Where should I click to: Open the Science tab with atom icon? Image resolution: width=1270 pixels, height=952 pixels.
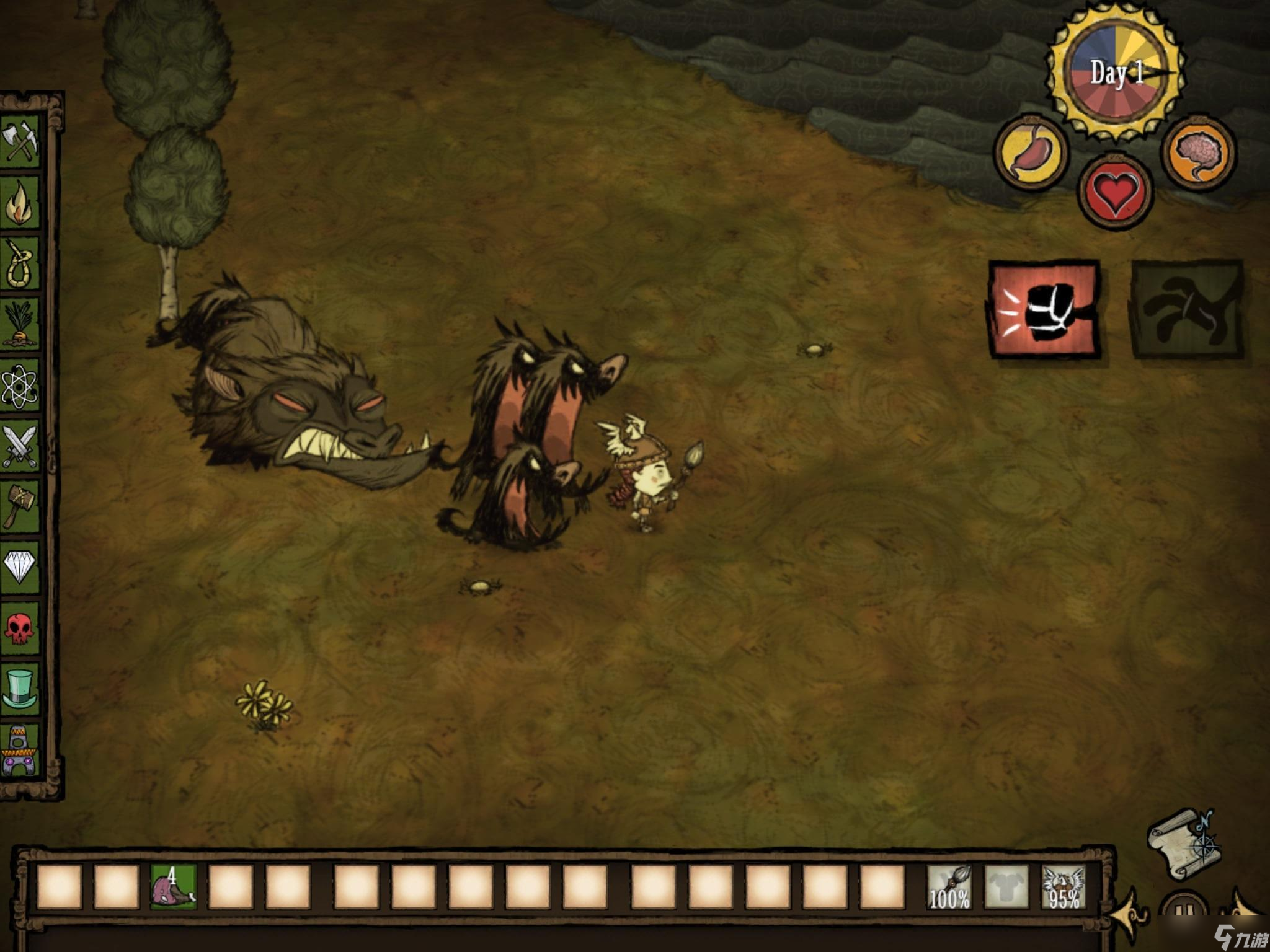[20, 384]
